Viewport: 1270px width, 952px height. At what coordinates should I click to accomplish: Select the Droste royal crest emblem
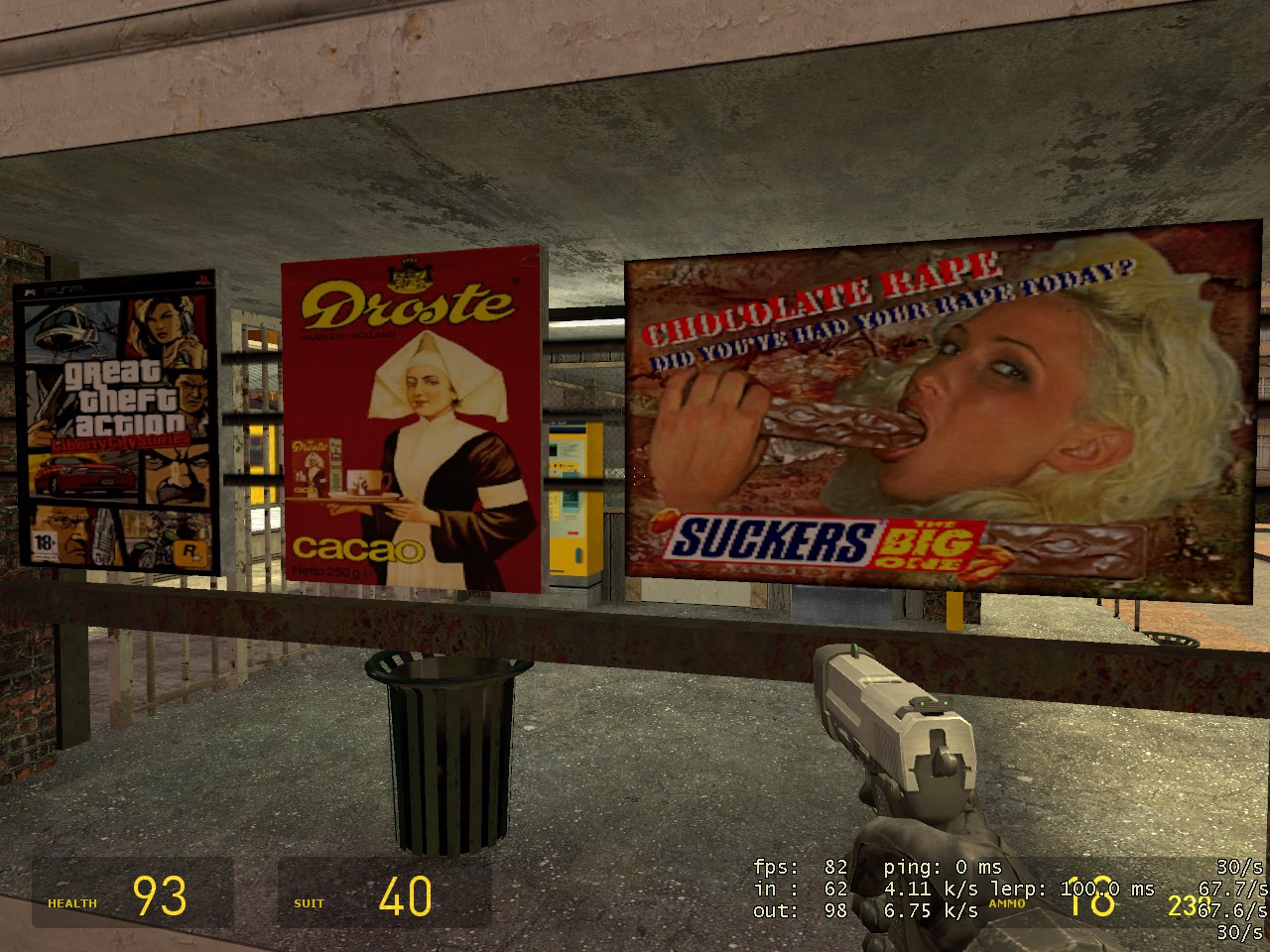tap(412, 273)
